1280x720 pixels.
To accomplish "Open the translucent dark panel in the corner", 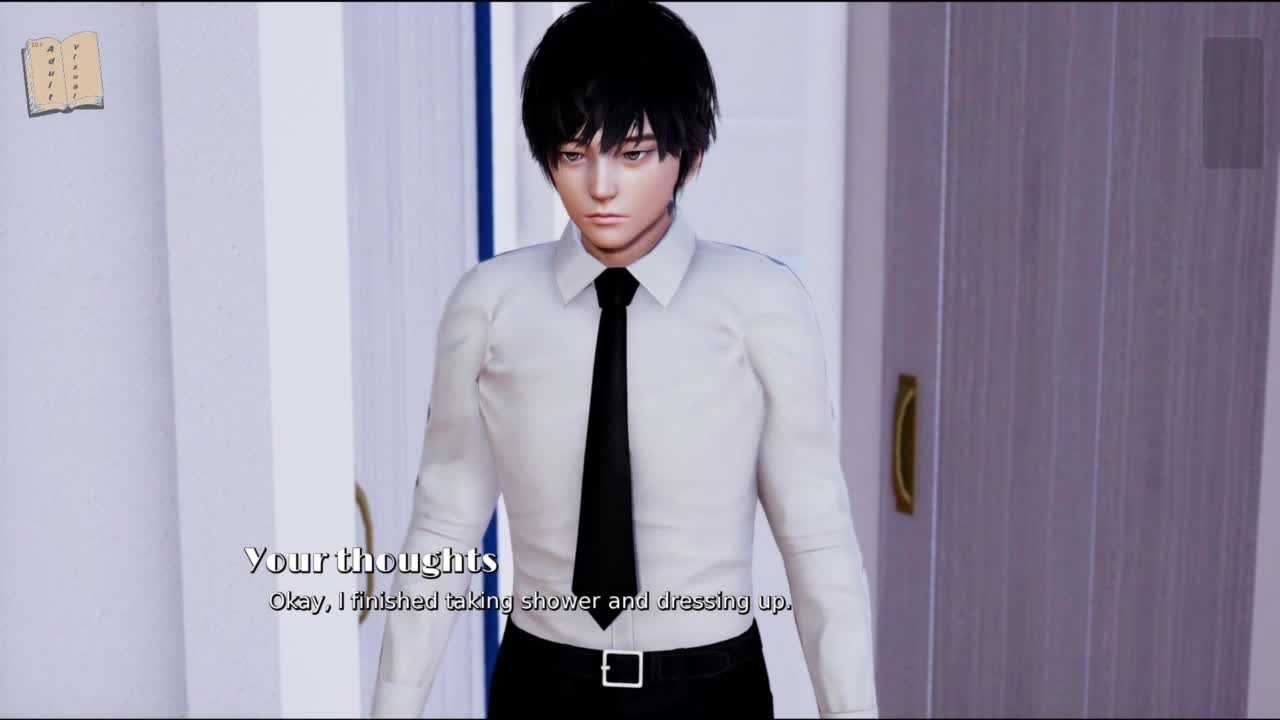I will 1232,103.
